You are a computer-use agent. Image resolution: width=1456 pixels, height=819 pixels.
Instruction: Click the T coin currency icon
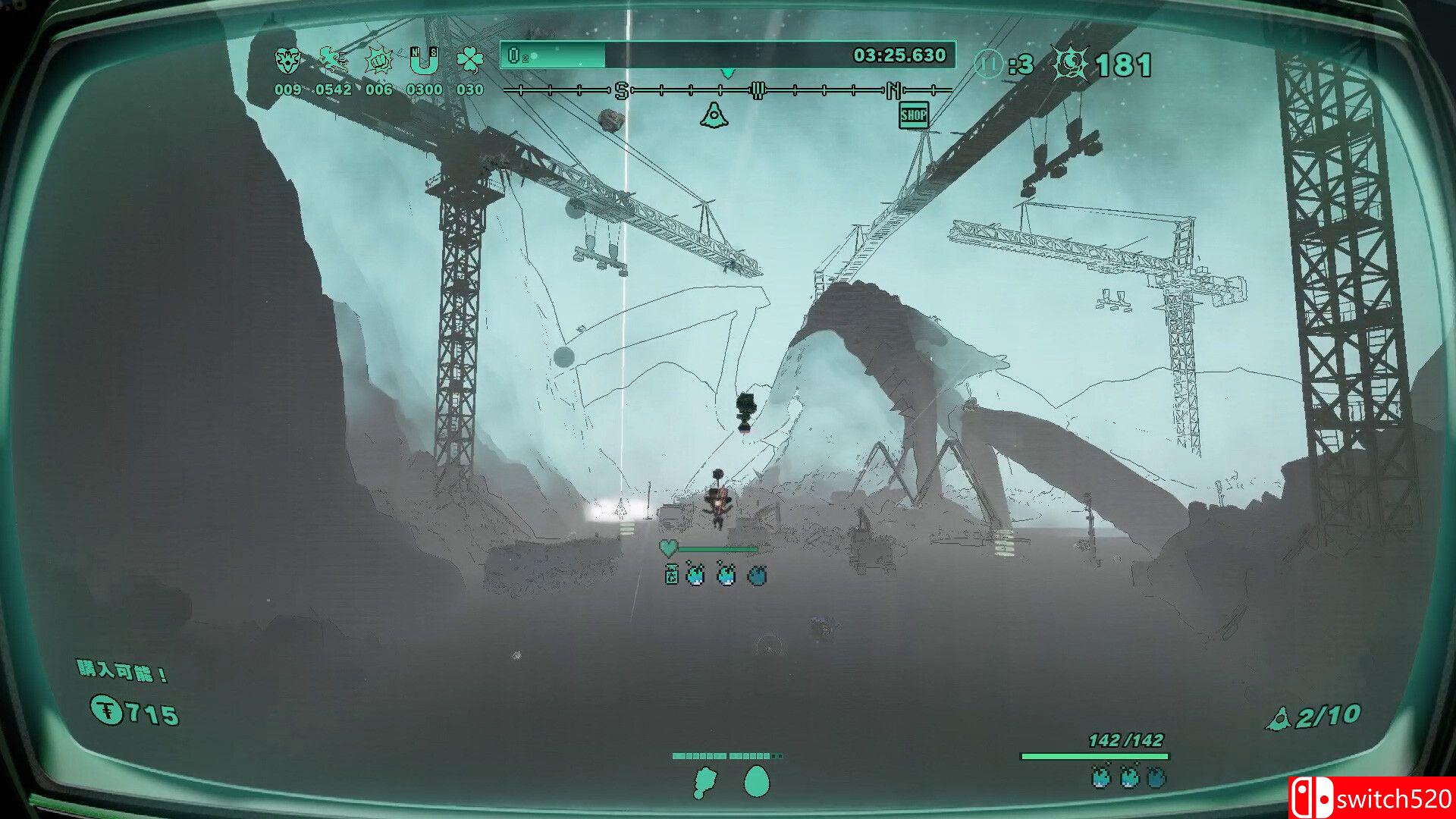tap(107, 711)
